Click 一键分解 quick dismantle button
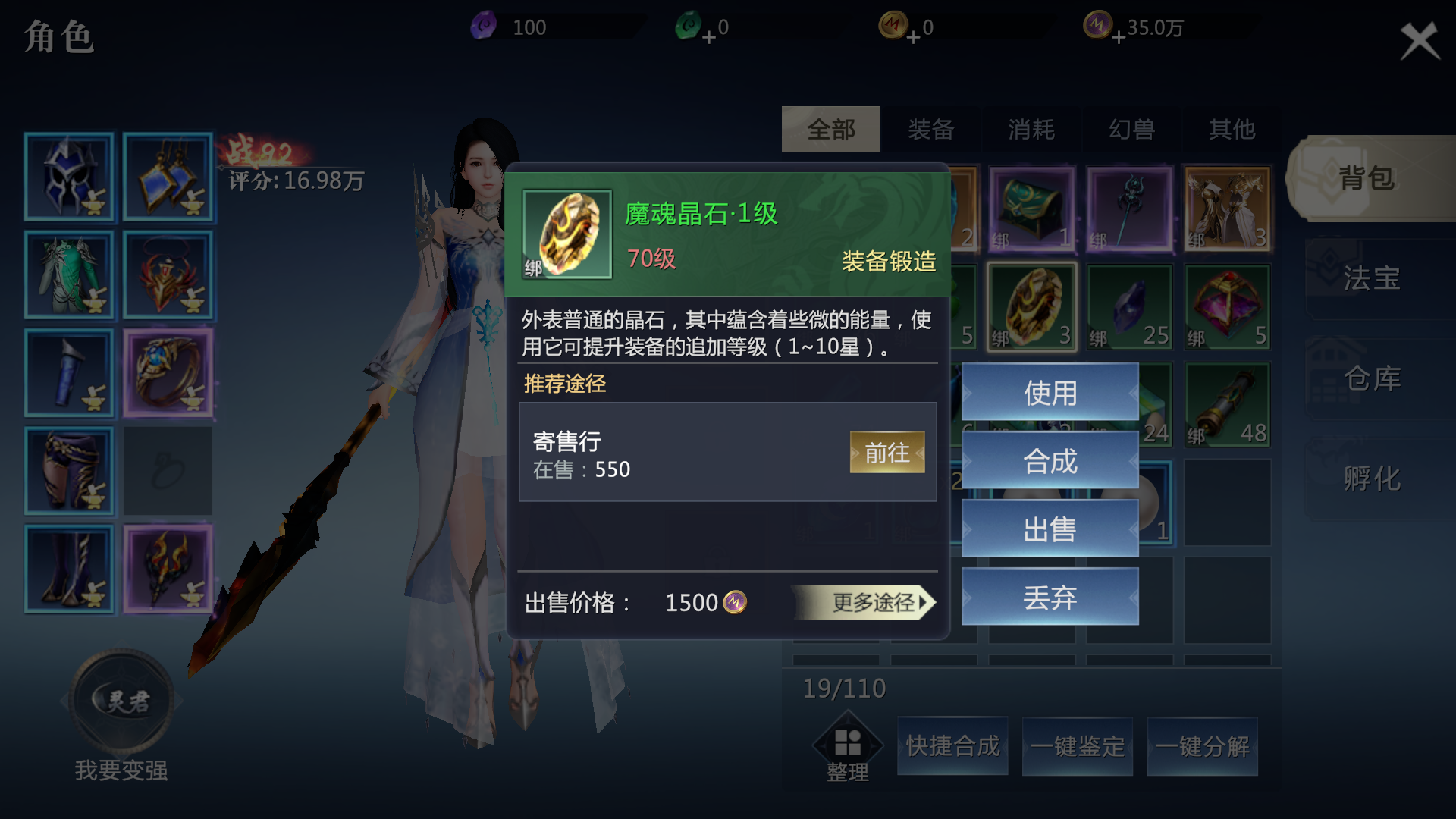The width and height of the screenshot is (1456, 819). click(1203, 745)
